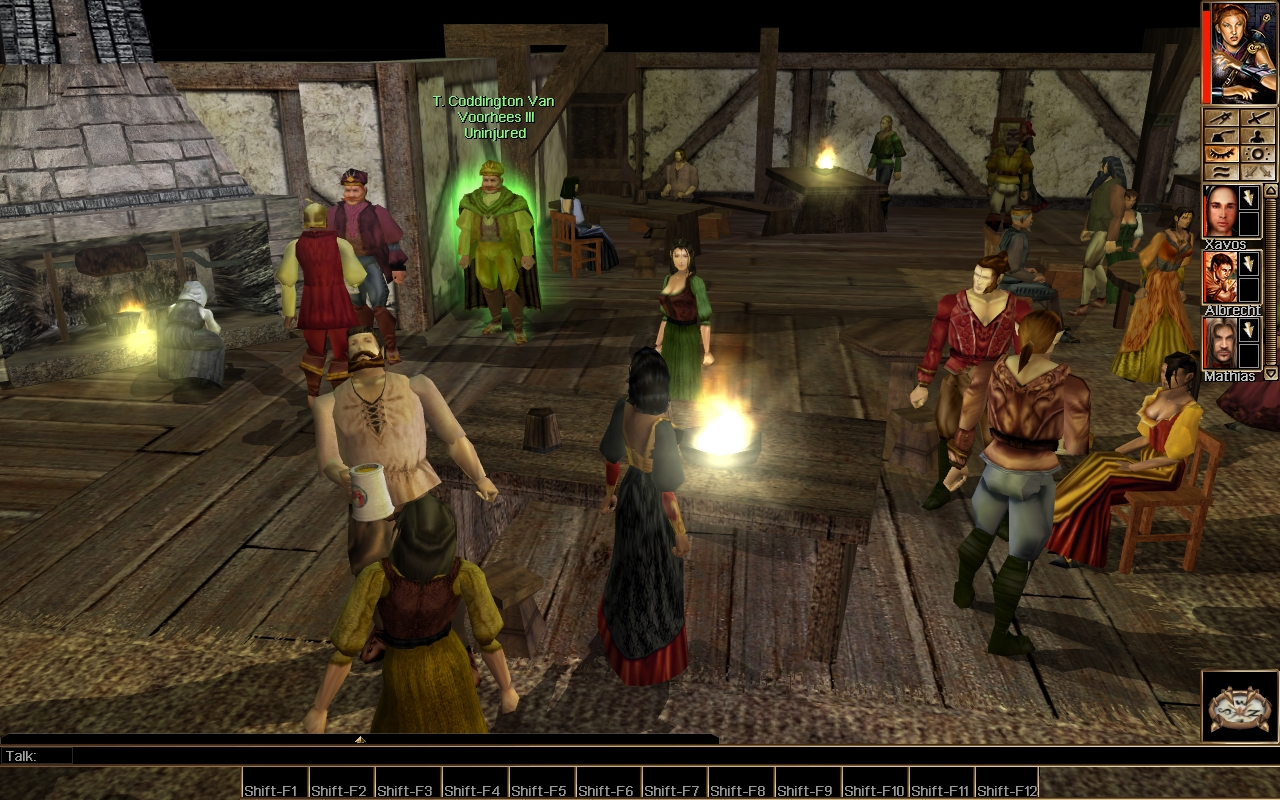Click the party list down arrow
1280x800 pixels.
[x=1271, y=374]
